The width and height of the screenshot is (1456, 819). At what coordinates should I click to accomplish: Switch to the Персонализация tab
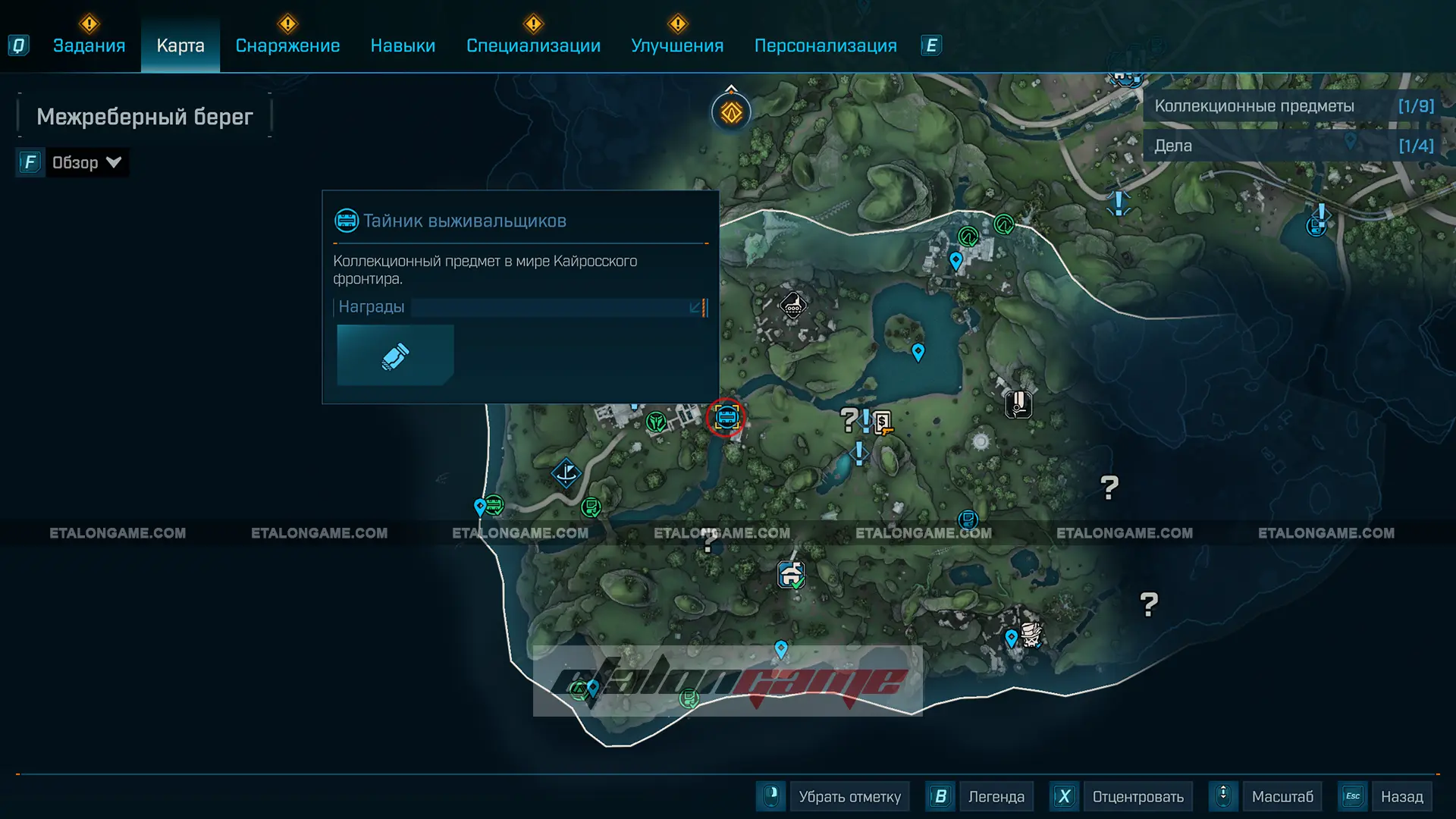[x=825, y=45]
